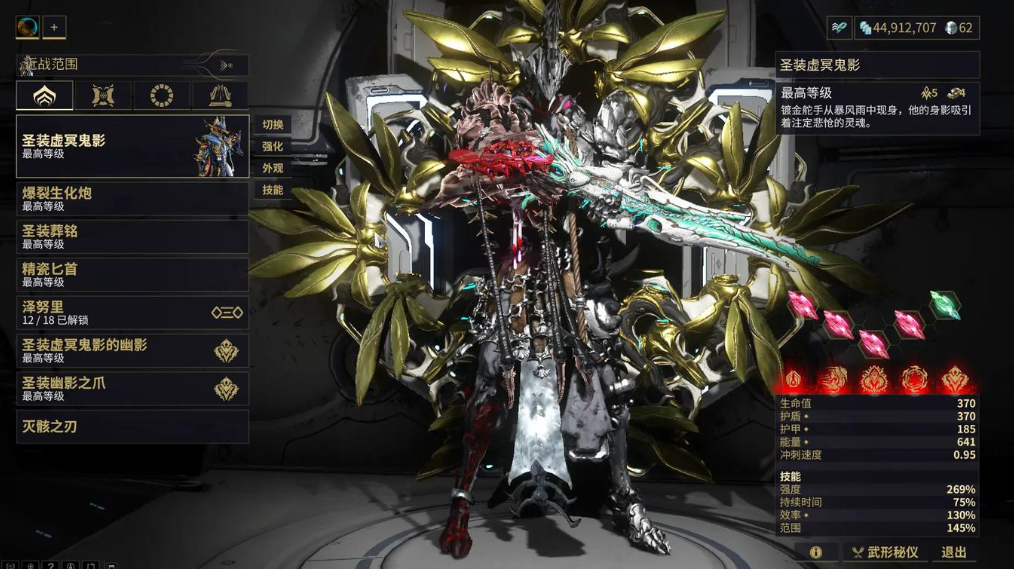1014x569 pixels.
Task: Choose the 圣装葬铭 secondary weapon slot
Action: 132,236
